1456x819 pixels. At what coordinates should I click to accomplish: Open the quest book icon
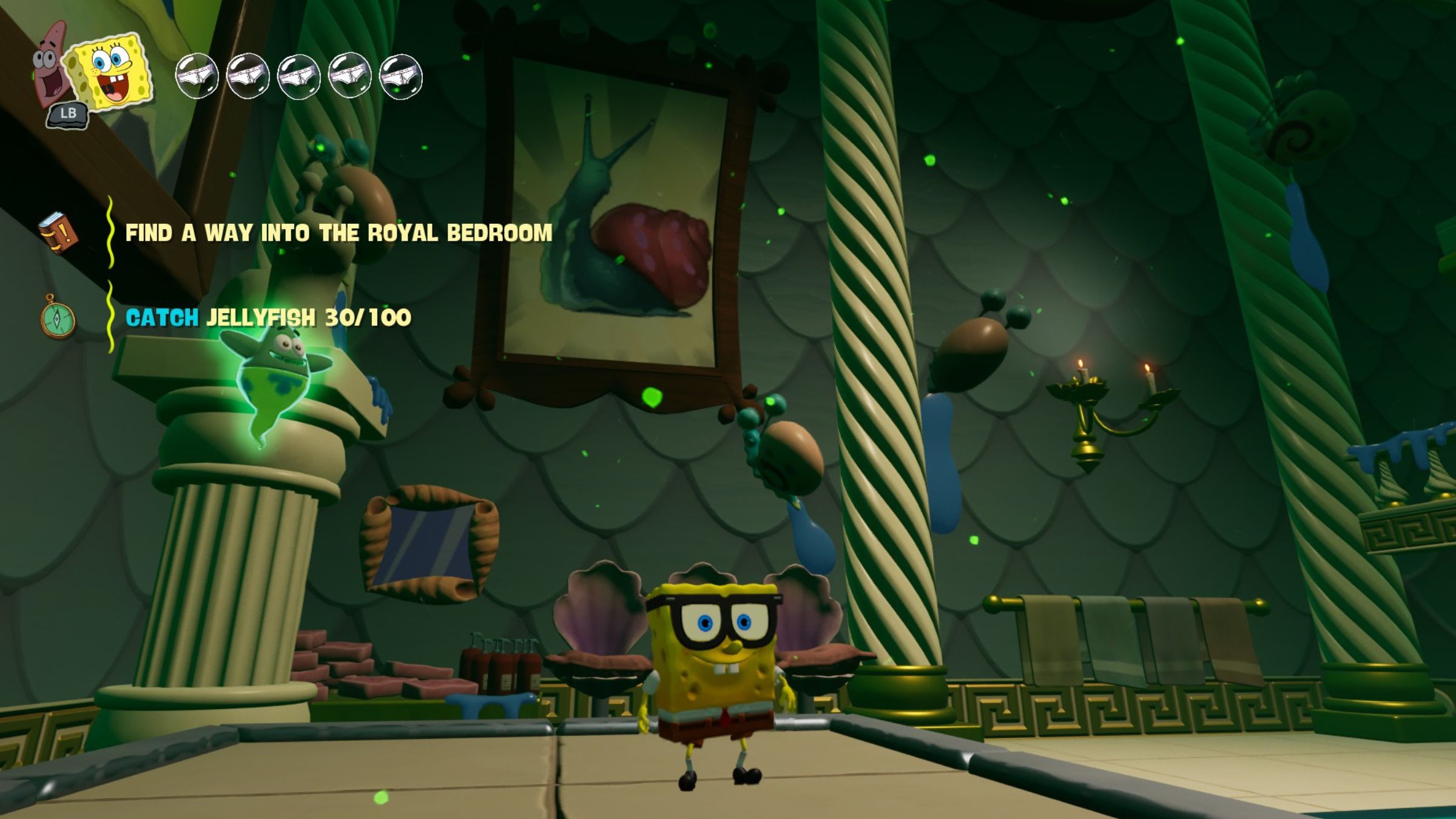tap(58, 233)
